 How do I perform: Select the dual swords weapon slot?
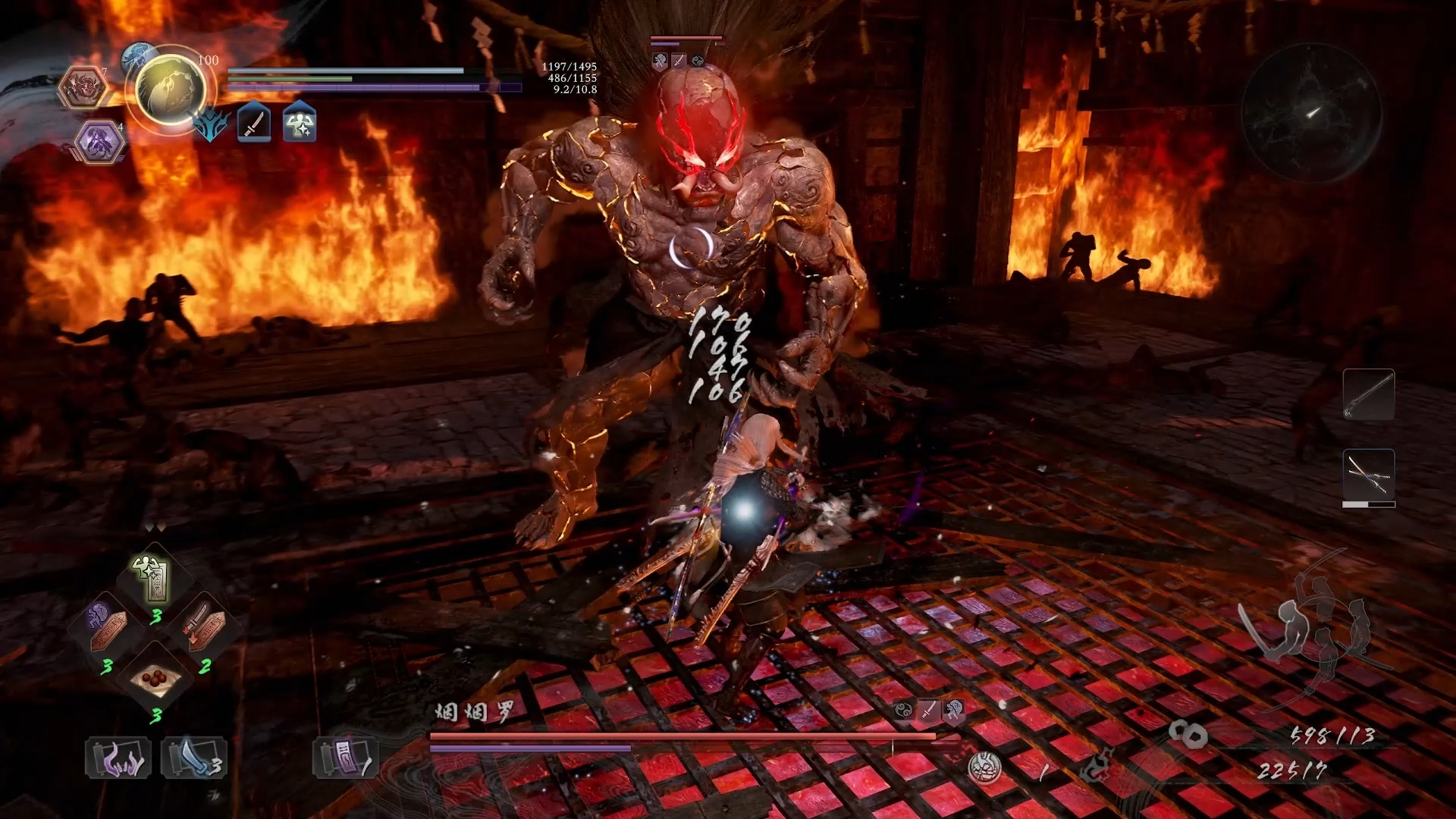tap(1368, 475)
